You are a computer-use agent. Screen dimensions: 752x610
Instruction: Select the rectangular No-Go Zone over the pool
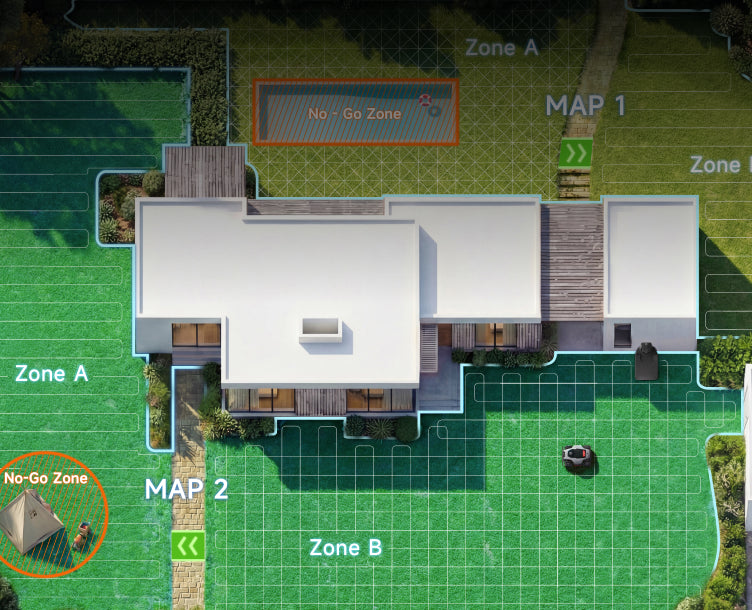pyautogui.click(x=355, y=113)
